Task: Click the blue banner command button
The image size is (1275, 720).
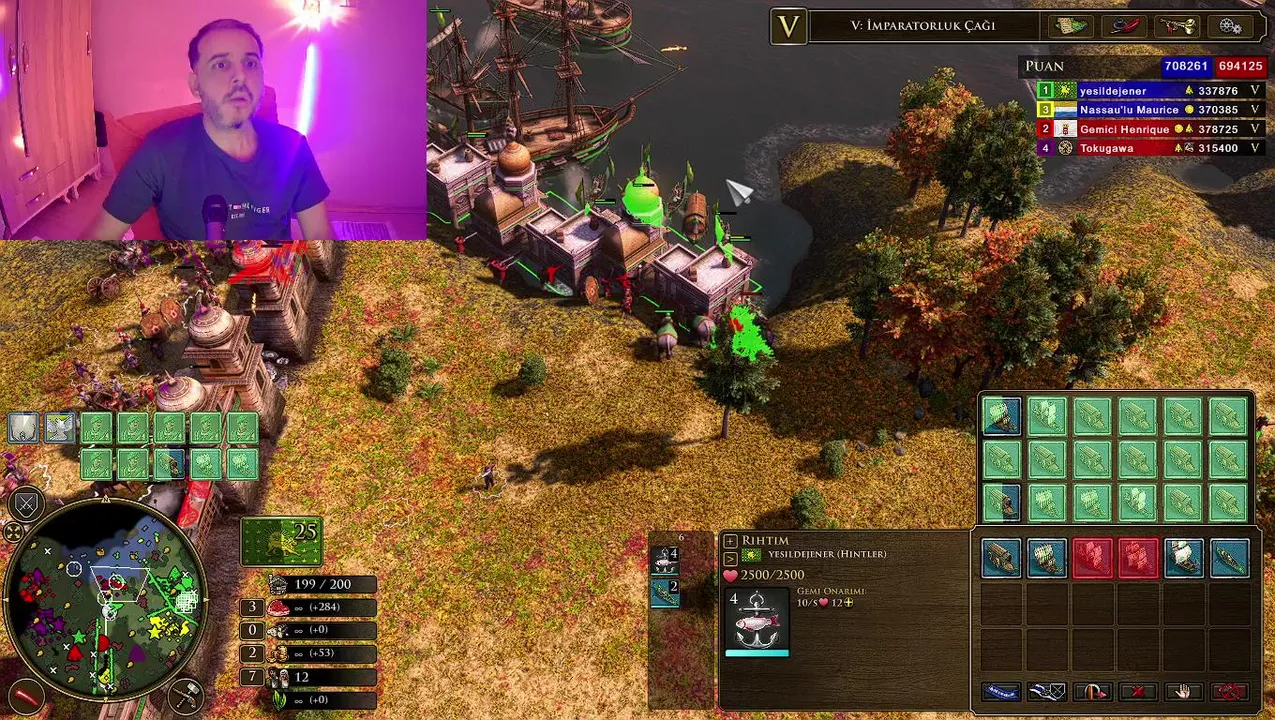Action: pos(1001,691)
